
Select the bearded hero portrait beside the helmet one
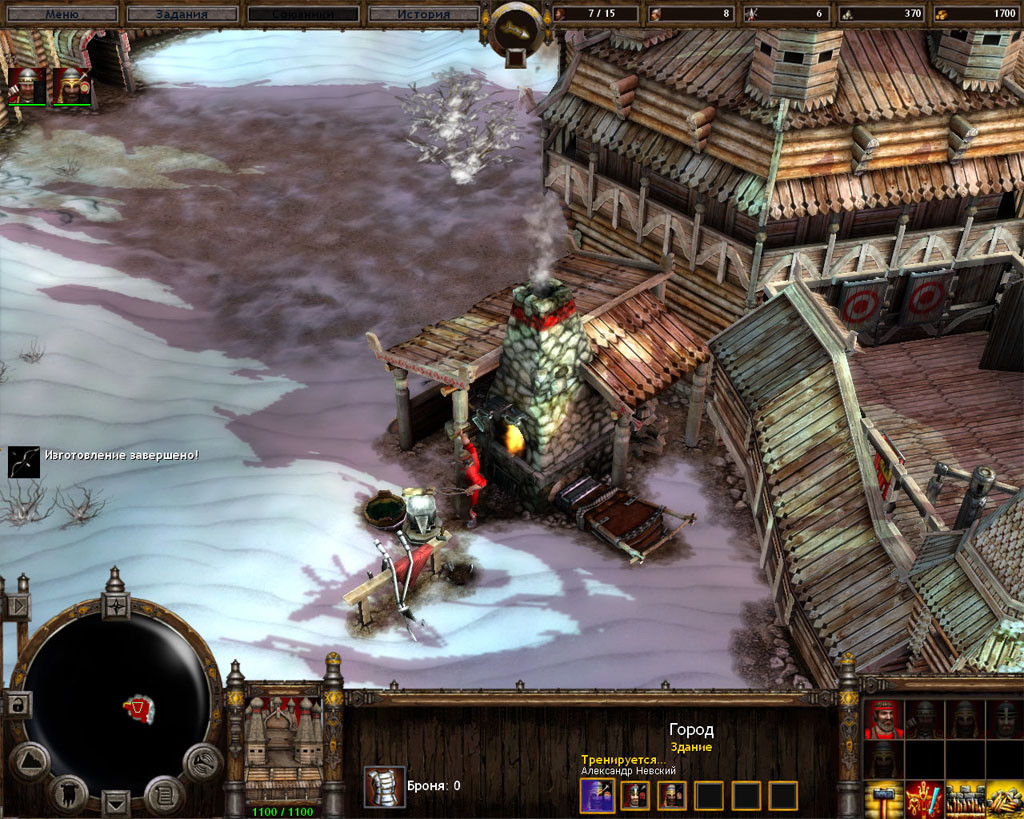click(72, 86)
